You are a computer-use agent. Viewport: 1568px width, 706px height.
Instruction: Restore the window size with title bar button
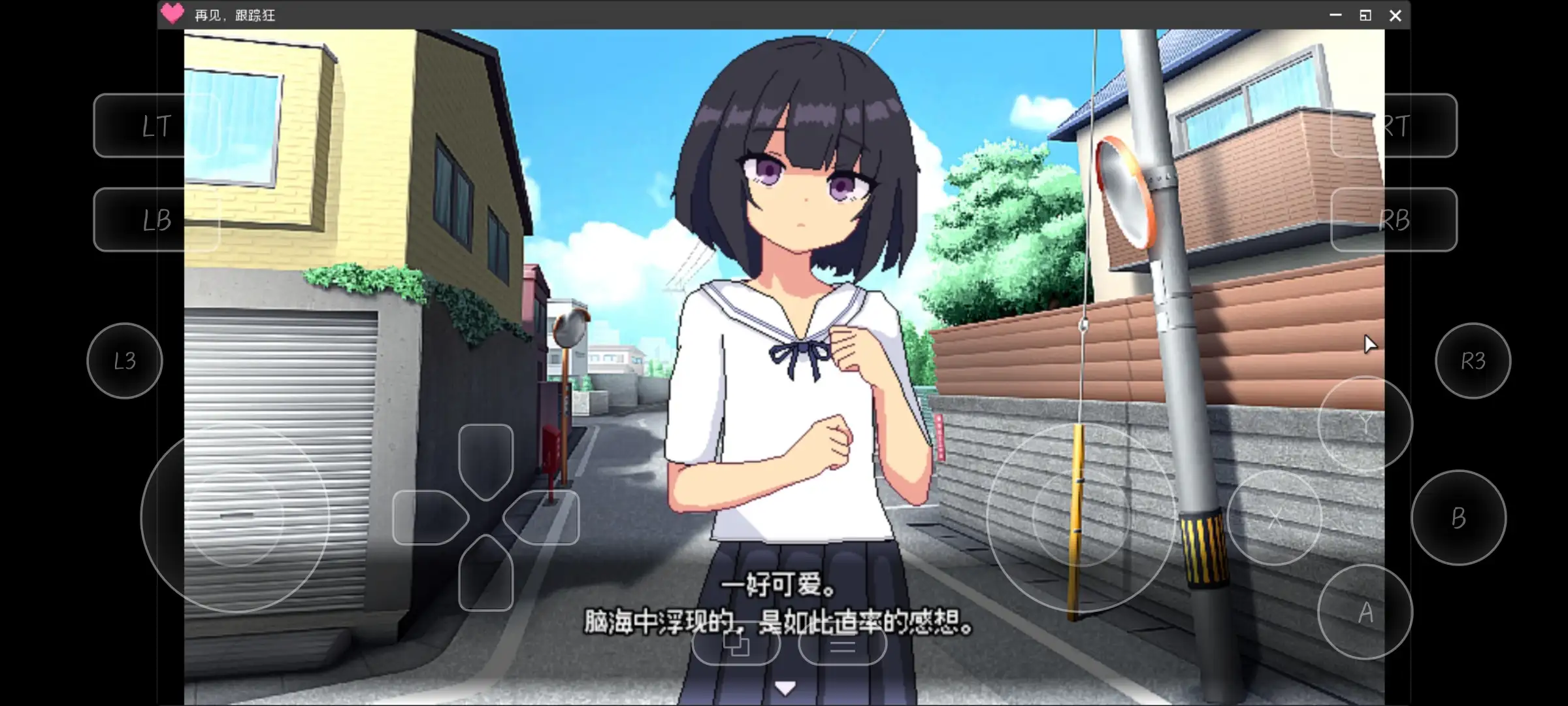pos(1365,16)
